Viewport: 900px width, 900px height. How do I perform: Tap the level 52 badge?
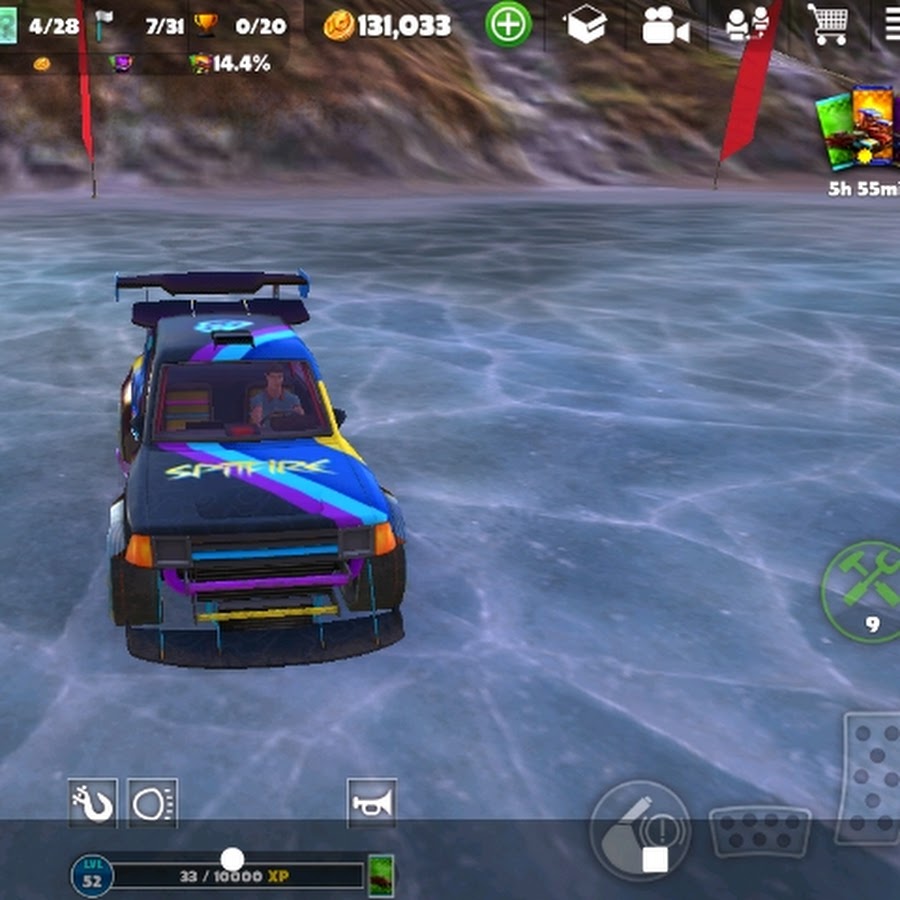pos(92,876)
